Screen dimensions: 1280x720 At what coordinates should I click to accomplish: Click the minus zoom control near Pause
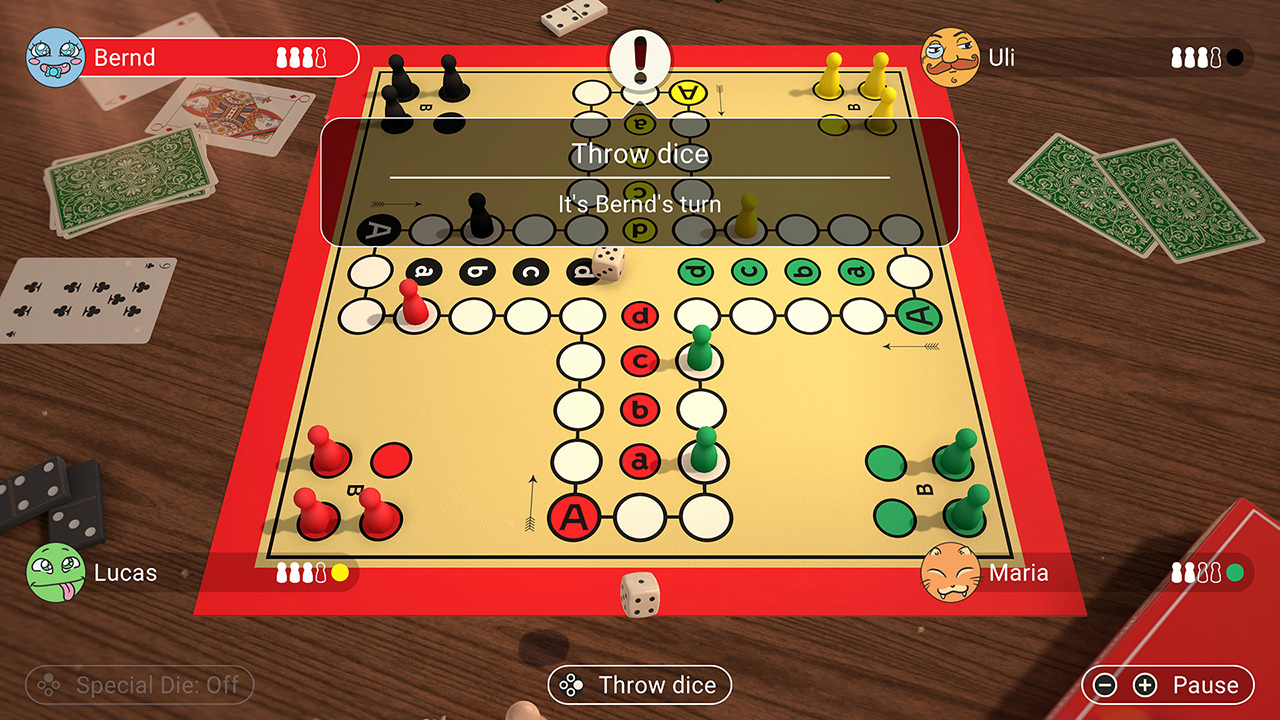(x=1105, y=686)
